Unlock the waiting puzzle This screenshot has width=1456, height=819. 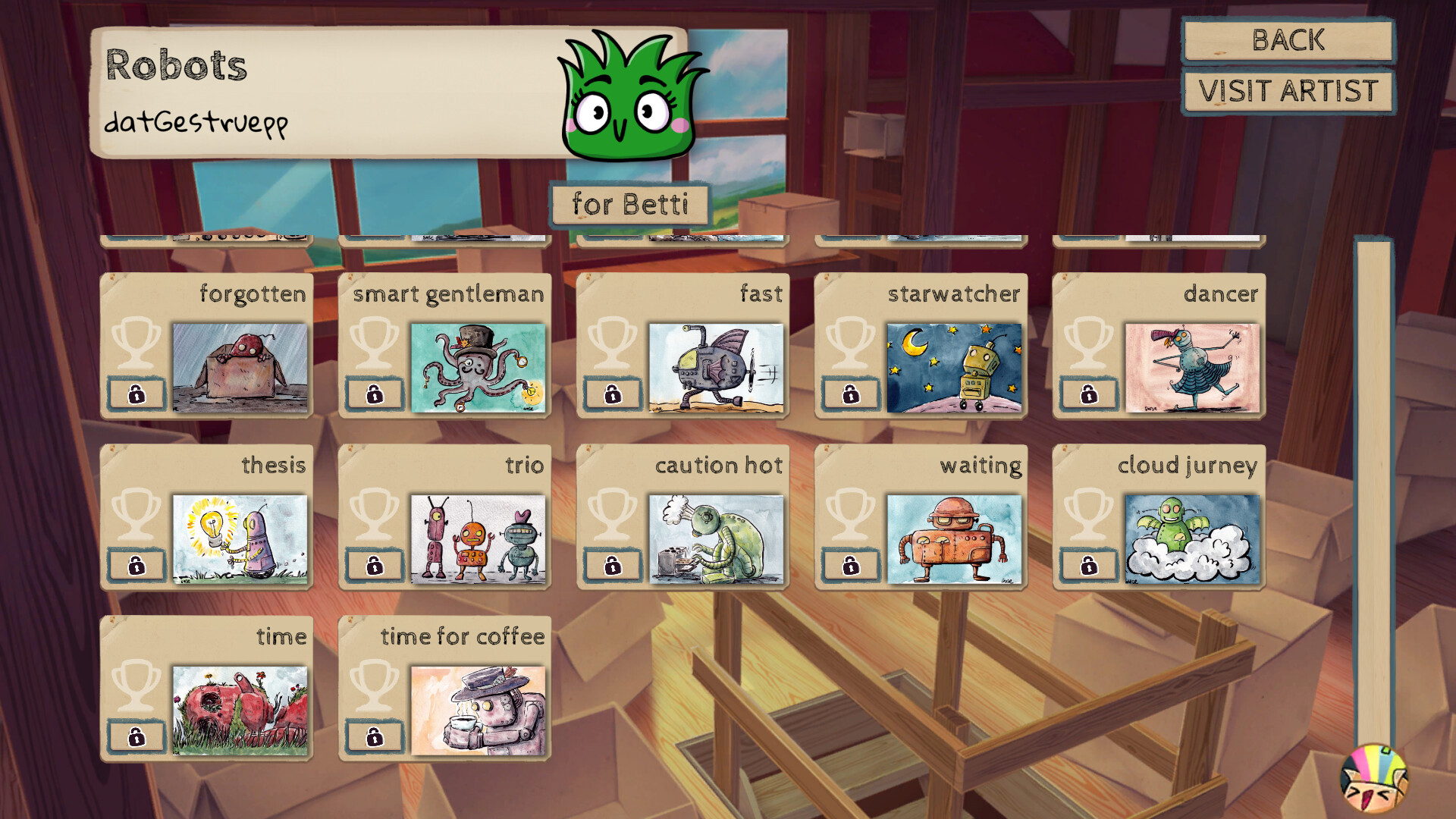pos(849,566)
